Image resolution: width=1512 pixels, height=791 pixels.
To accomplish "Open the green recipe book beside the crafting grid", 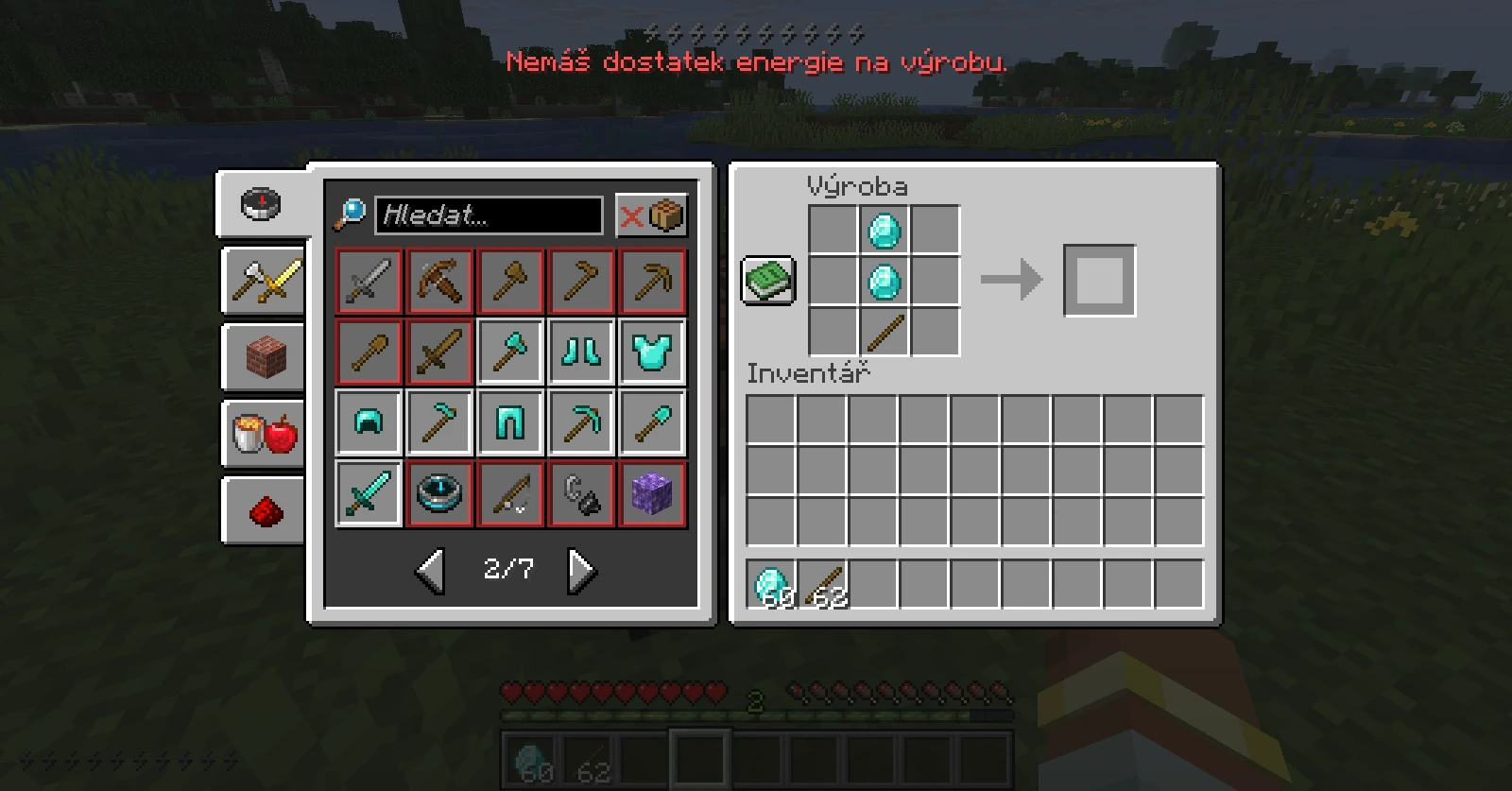I will click(x=768, y=280).
